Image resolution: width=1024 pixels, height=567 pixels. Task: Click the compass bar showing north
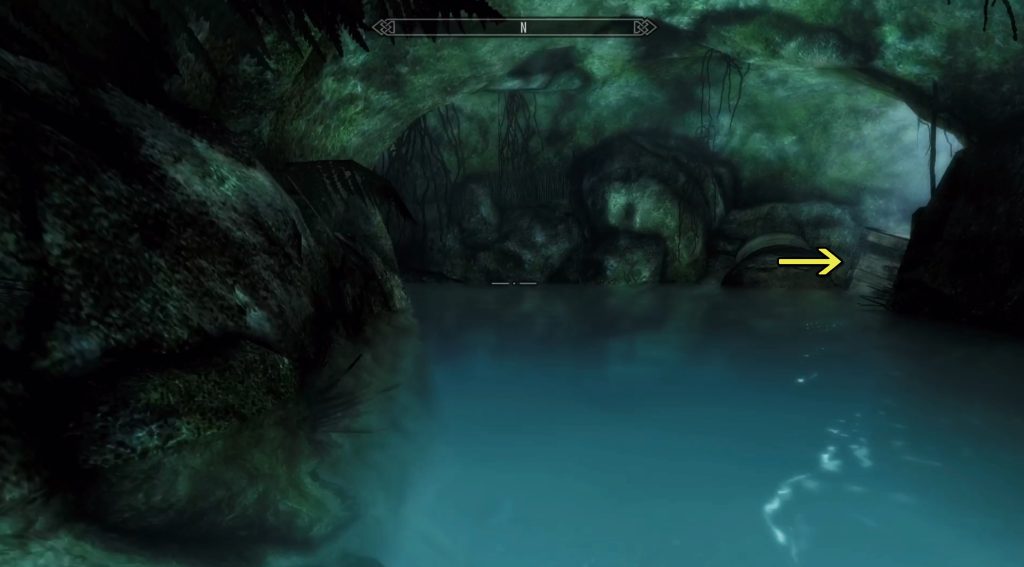click(514, 27)
